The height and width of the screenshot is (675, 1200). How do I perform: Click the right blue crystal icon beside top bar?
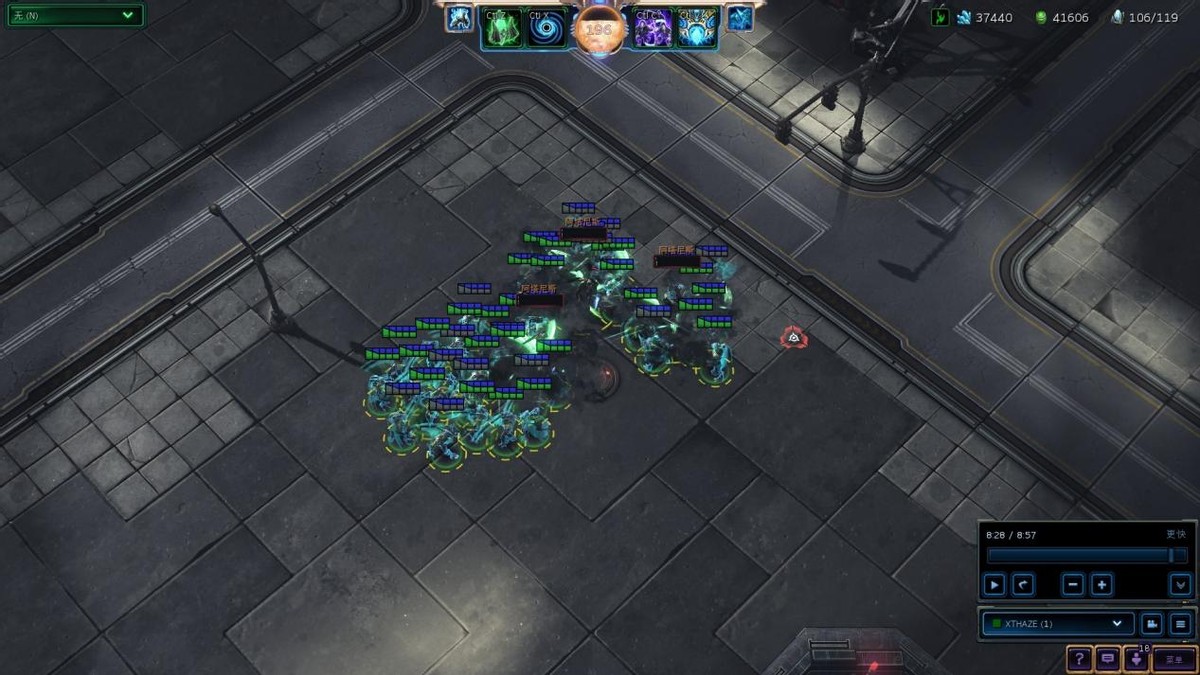pos(740,18)
